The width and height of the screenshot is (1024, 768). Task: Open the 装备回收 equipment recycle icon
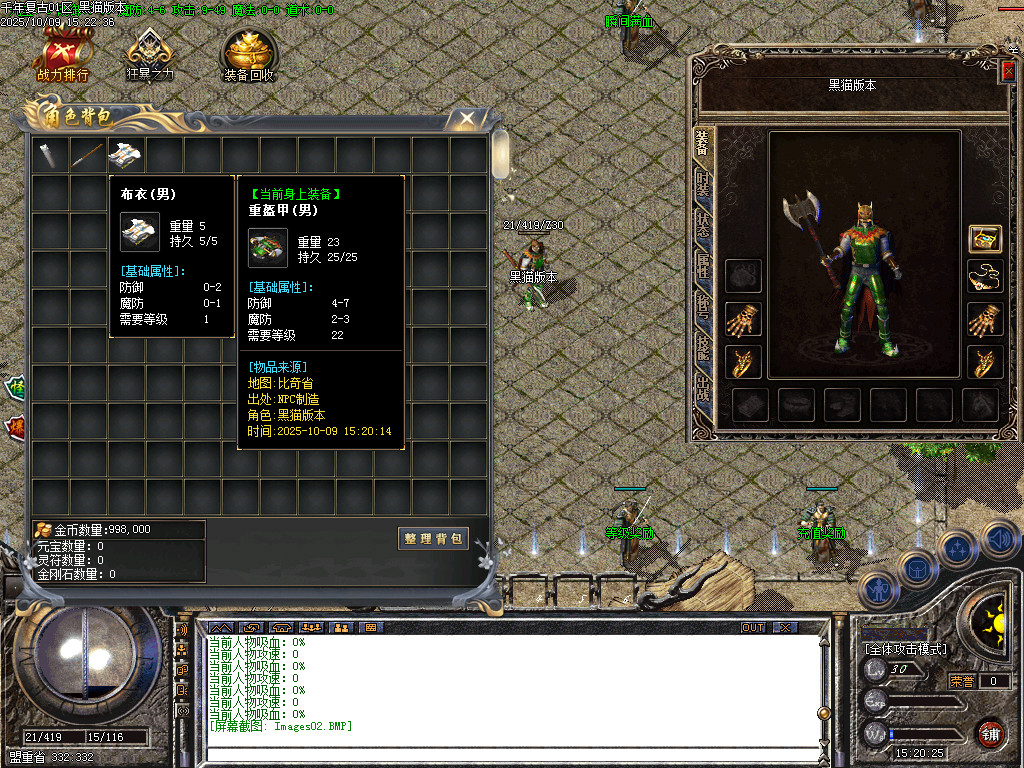pyautogui.click(x=249, y=56)
